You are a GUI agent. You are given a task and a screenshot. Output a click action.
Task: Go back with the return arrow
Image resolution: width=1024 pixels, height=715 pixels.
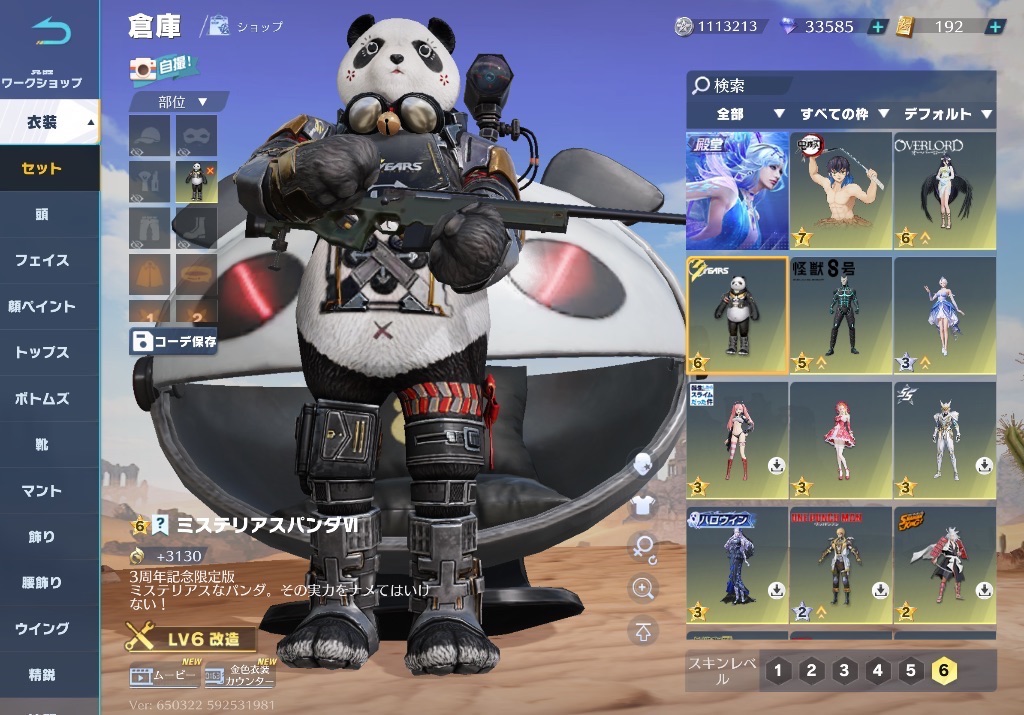(x=51, y=32)
